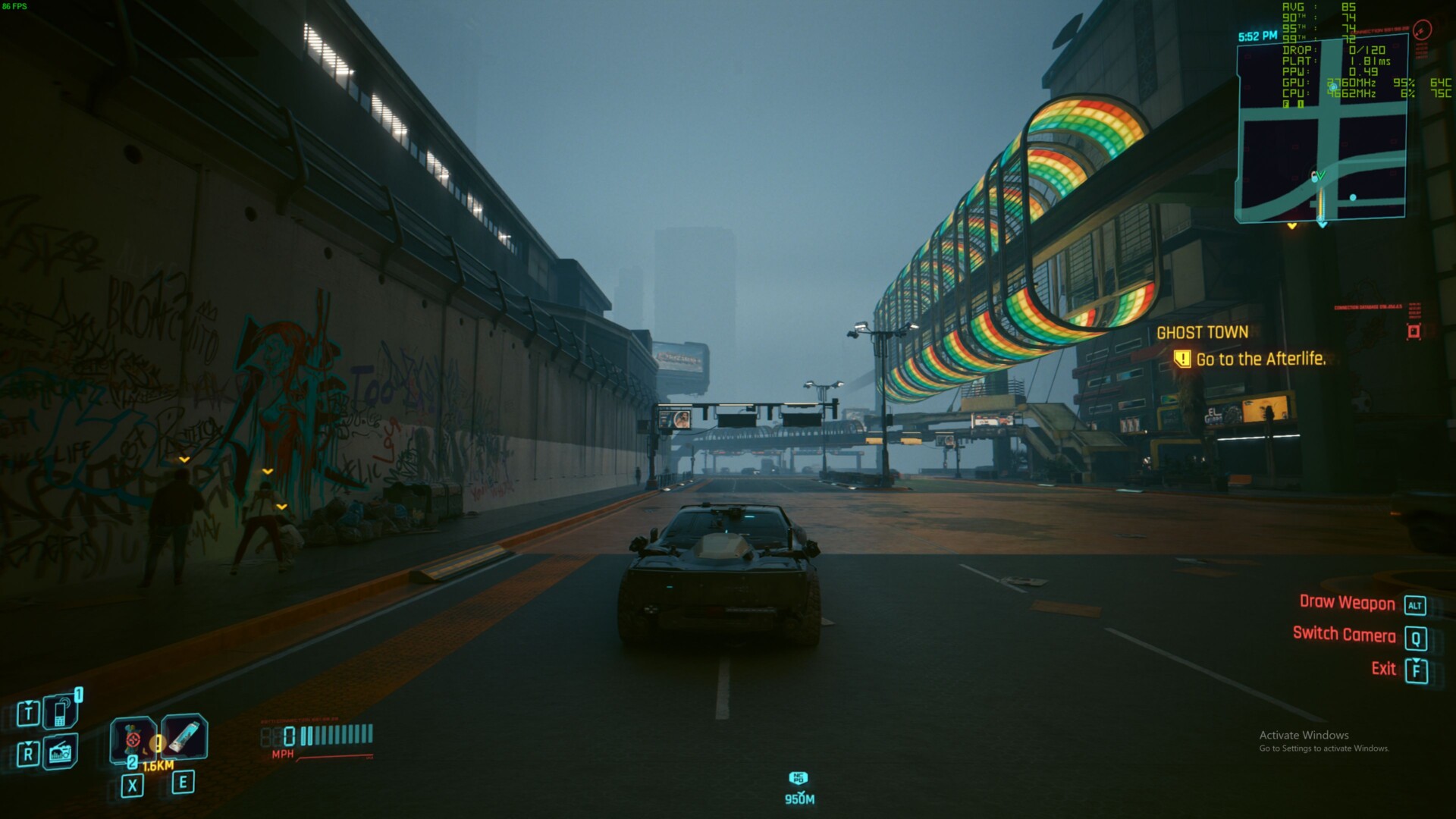Click the Ghost Town quest title

pyautogui.click(x=1202, y=332)
